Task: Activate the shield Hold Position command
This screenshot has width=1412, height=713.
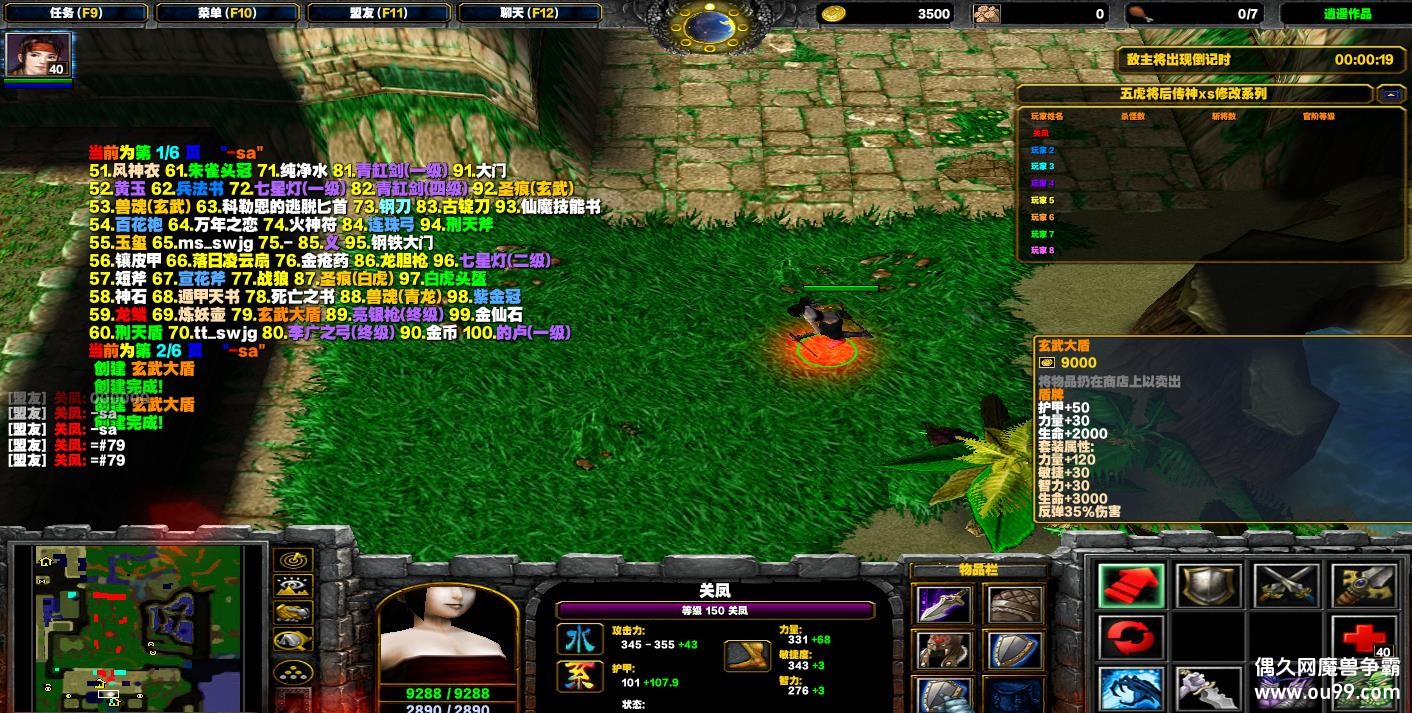Action: (1207, 586)
